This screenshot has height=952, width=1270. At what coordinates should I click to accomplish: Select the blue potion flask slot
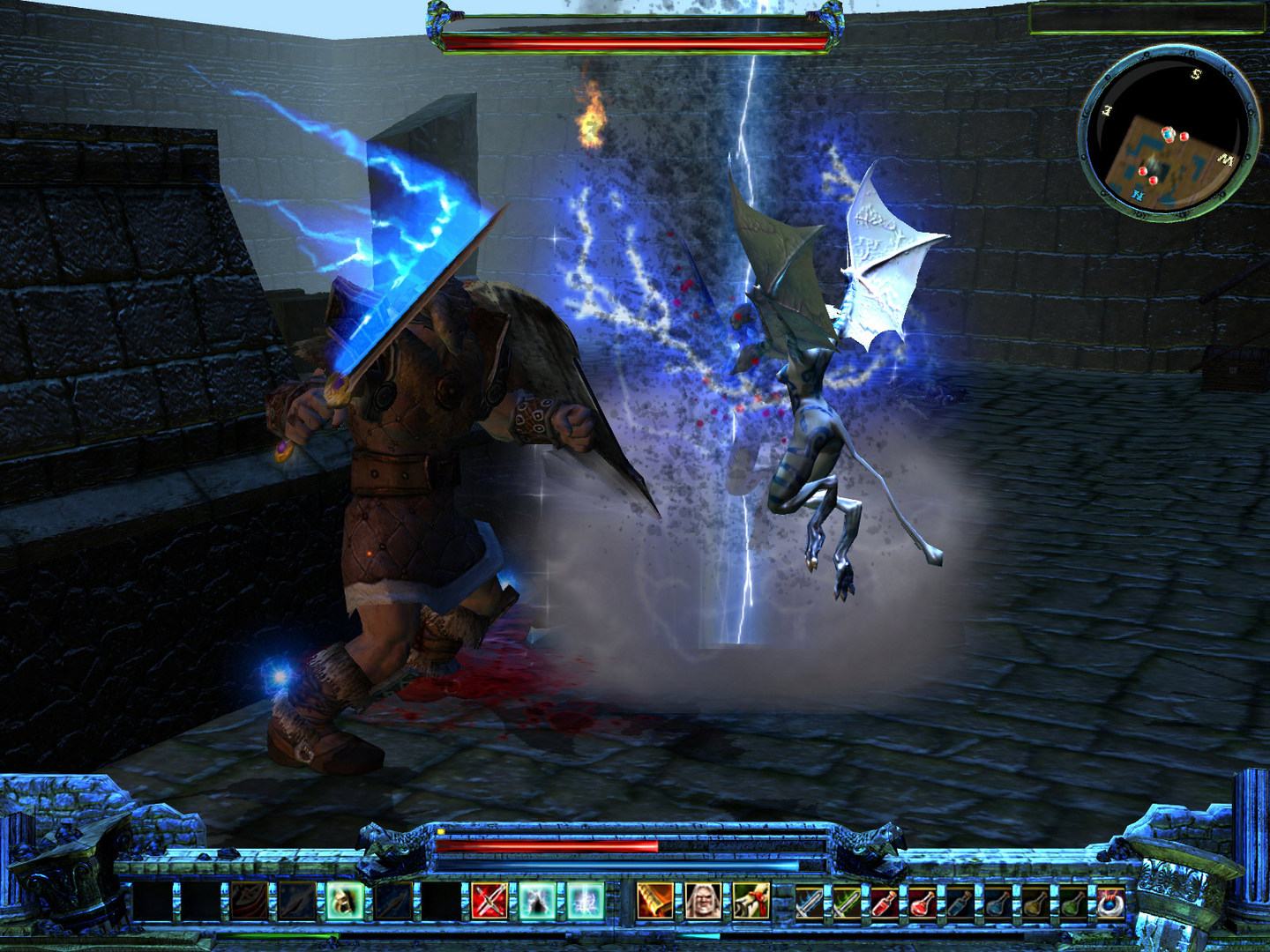point(998,901)
